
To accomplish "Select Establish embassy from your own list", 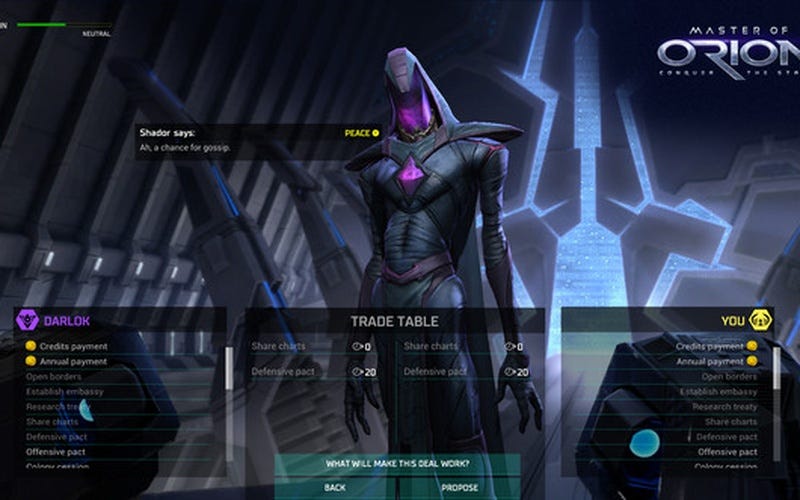I will [x=720, y=391].
